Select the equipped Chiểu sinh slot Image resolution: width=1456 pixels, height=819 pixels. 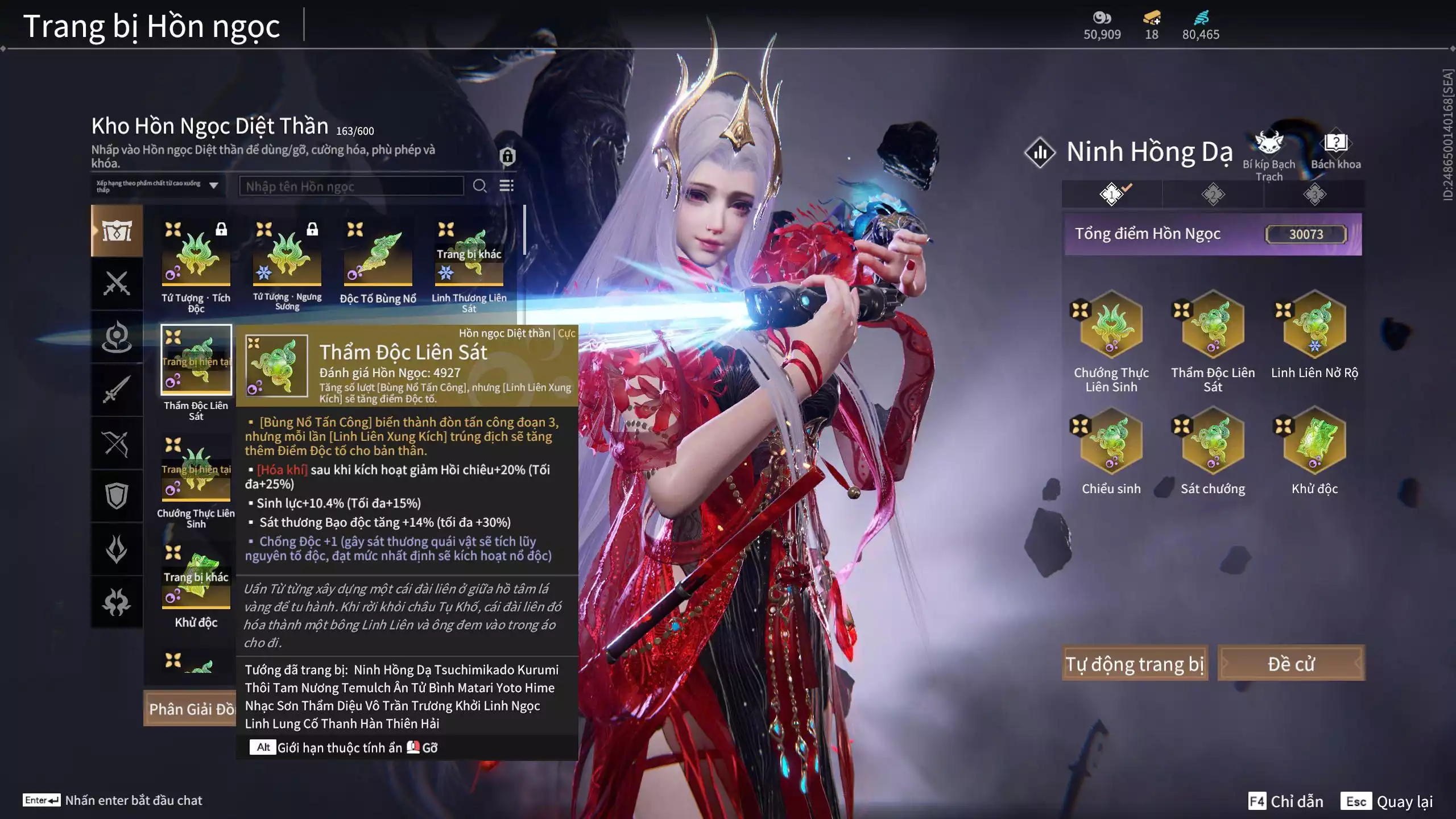[1111, 441]
